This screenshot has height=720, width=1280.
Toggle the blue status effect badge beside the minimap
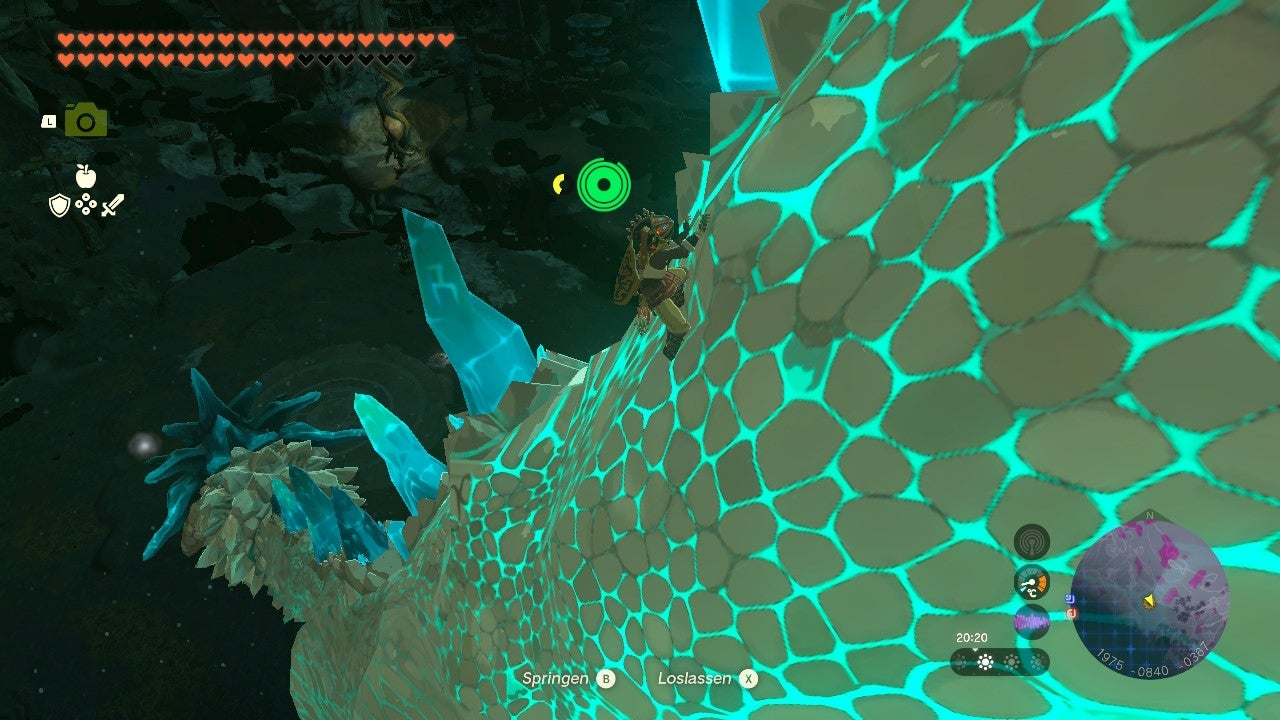tap(1070, 598)
